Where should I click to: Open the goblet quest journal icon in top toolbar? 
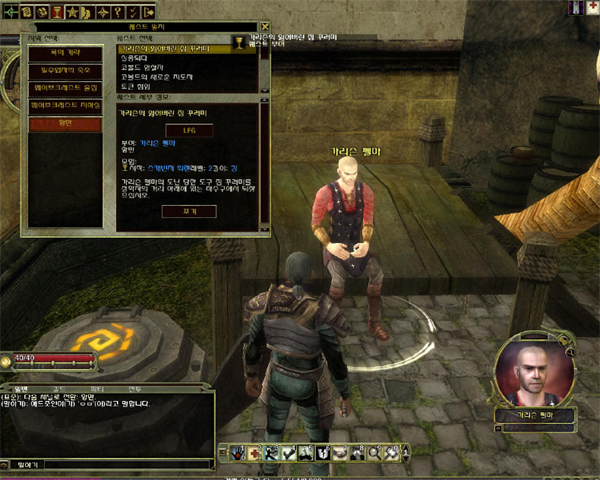pyautogui.click(x=59, y=11)
